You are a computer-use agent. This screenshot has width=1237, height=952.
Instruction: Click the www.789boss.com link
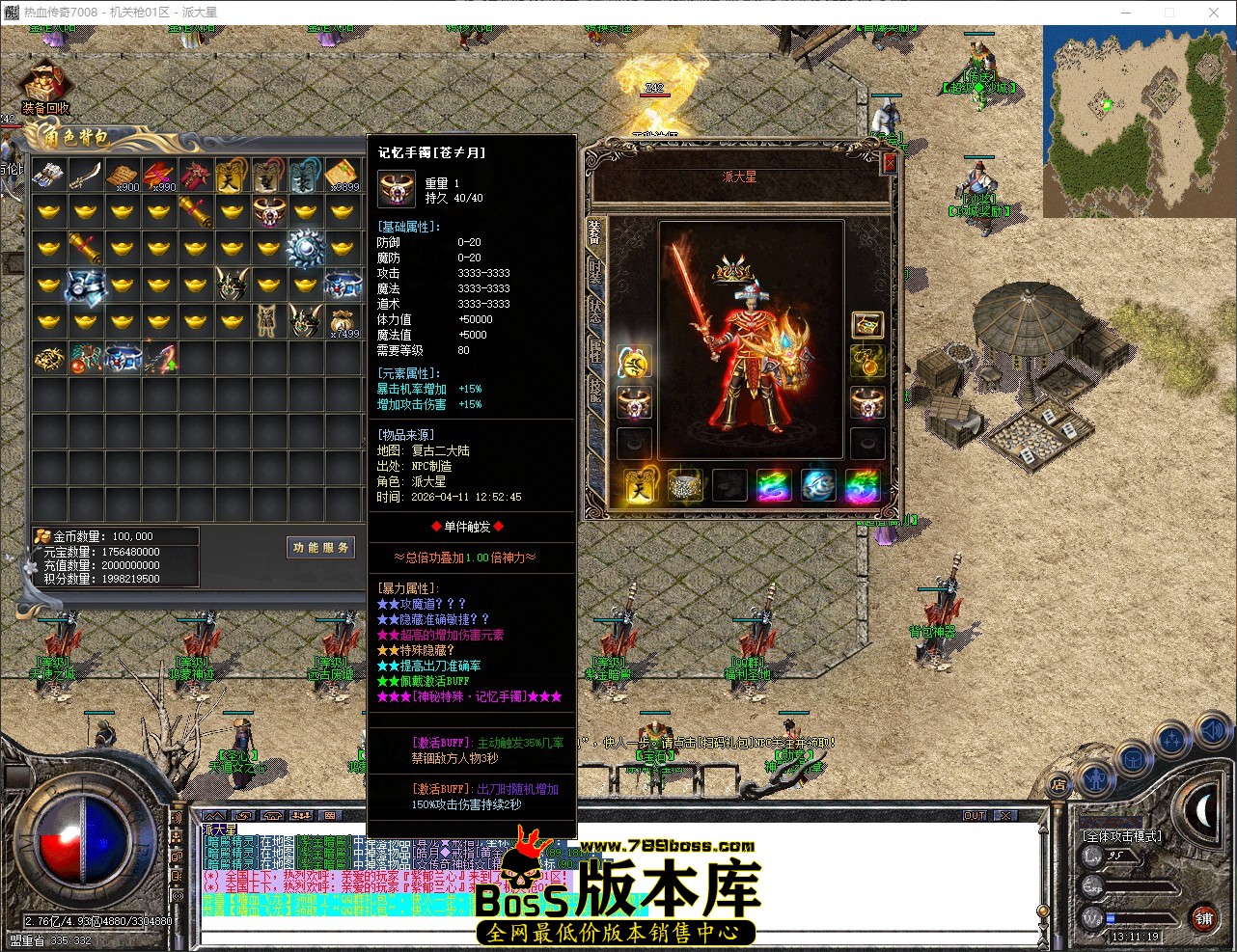click(x=666, y=843)
